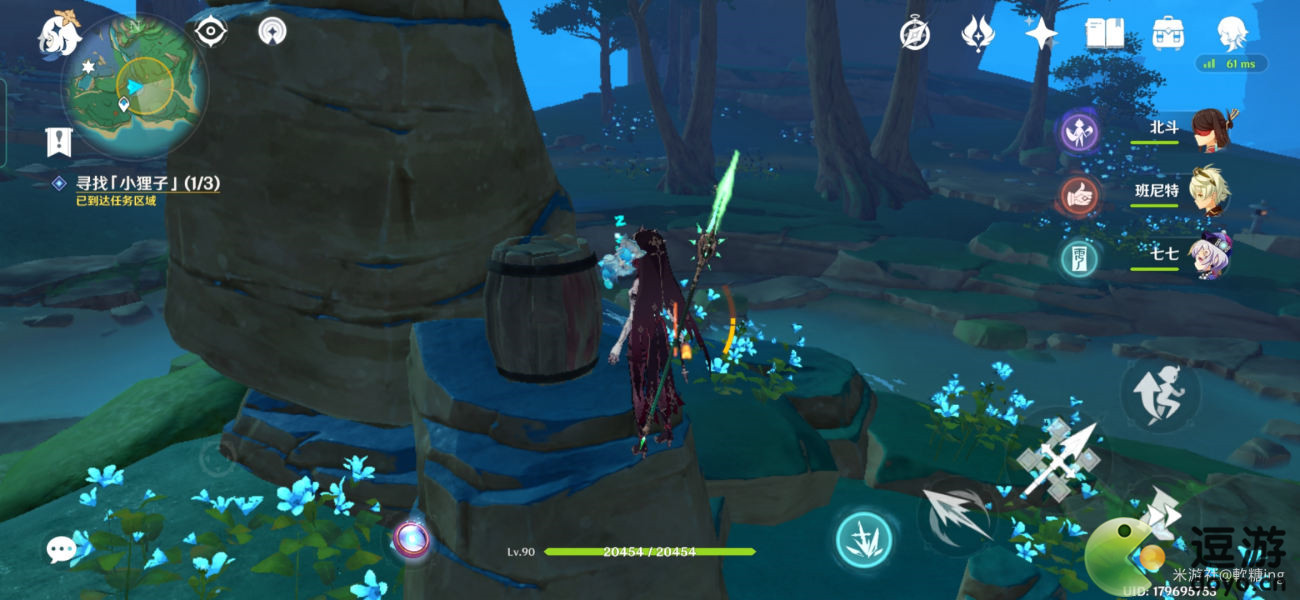The image size is (1300, 600).
Task: Open the winged battle pass icon
Action: click(x=978, y=34)
